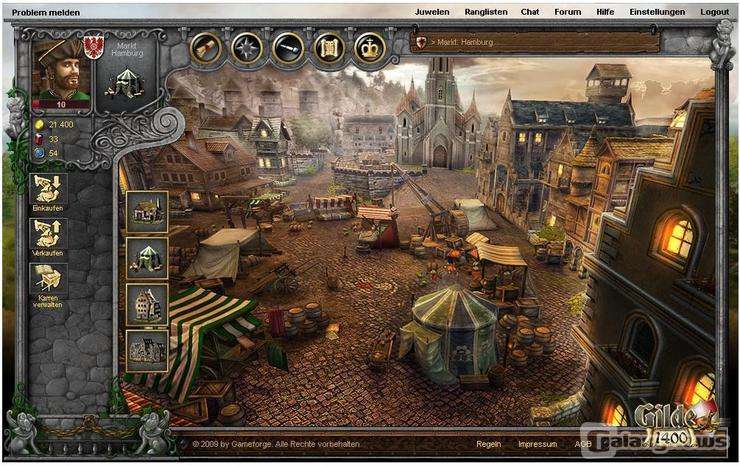740x466 pixels.
Task: Open the scroll icon in top bar
Action: point(207,47)
